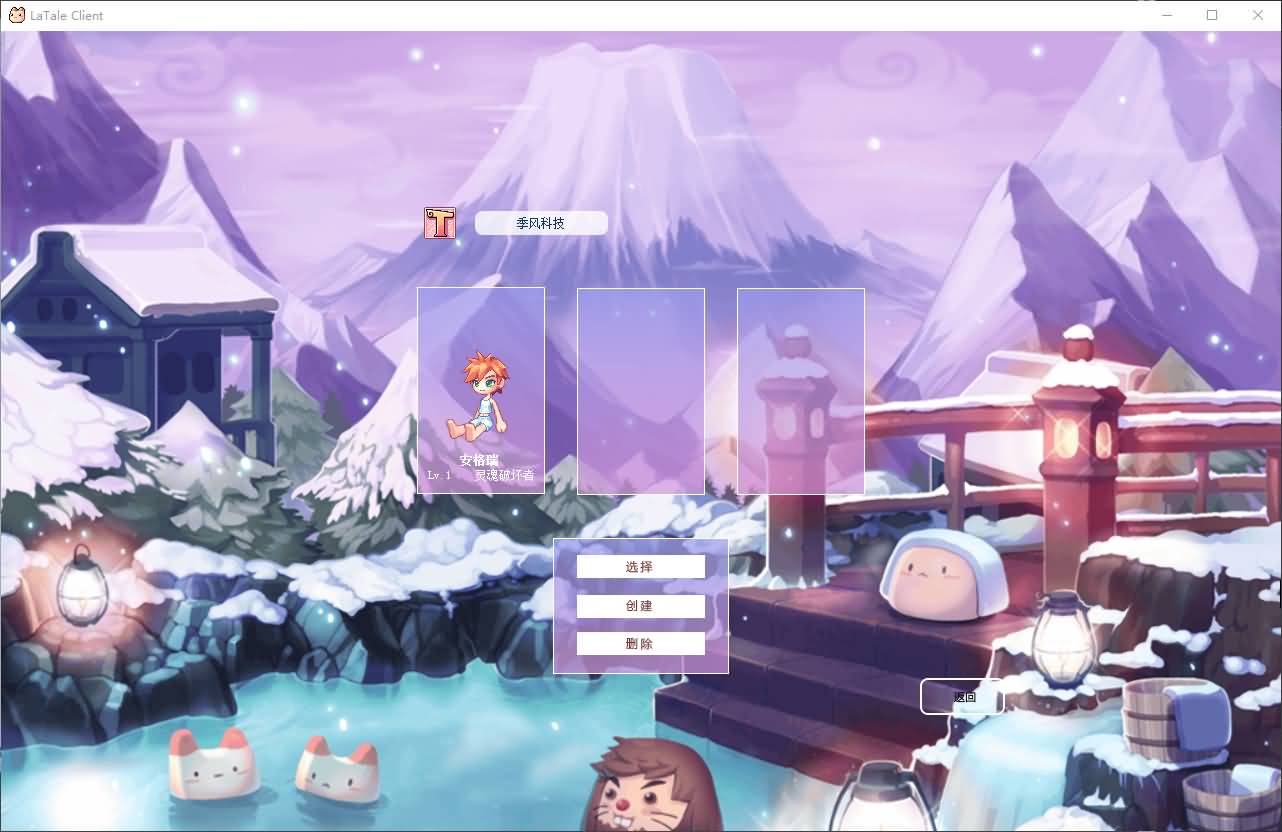The width and height of the screenshot is (1282, 832).
Task: Click the LaTale Client title bar text
Action: point(68,15)
